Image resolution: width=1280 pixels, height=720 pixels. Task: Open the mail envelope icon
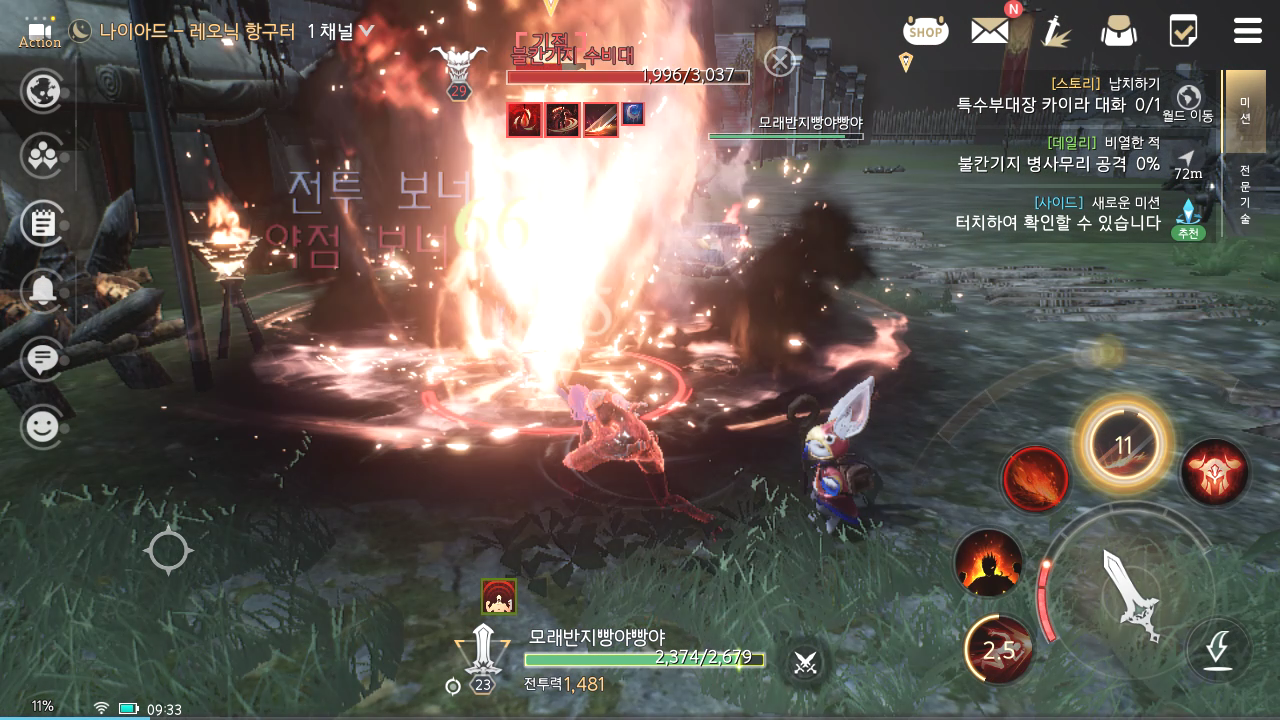click(x=990, y=31)
